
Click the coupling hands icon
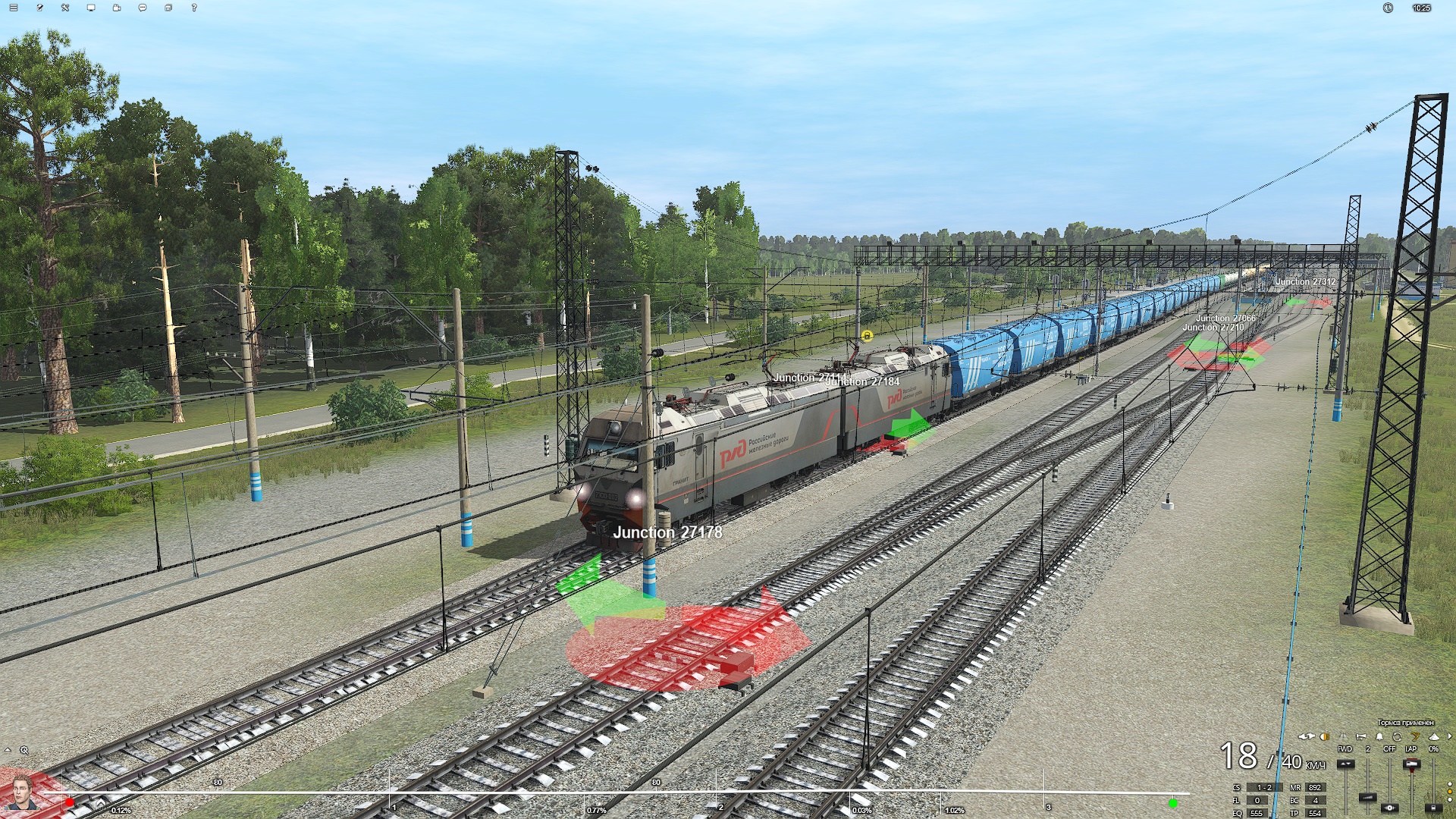point(1307,736)
